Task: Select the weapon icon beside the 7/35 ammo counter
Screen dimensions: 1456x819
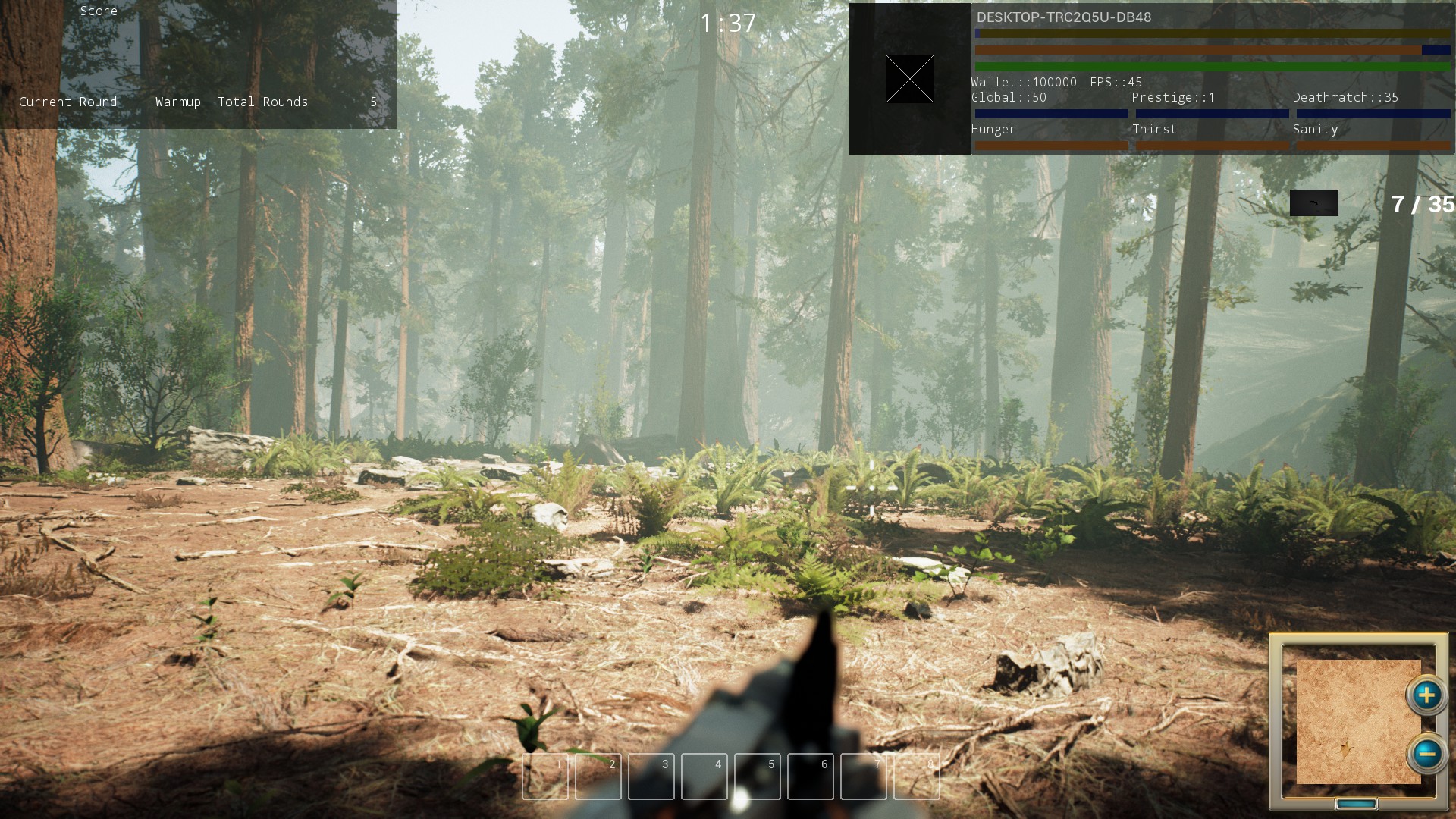Action: [x=1313, y=202]
